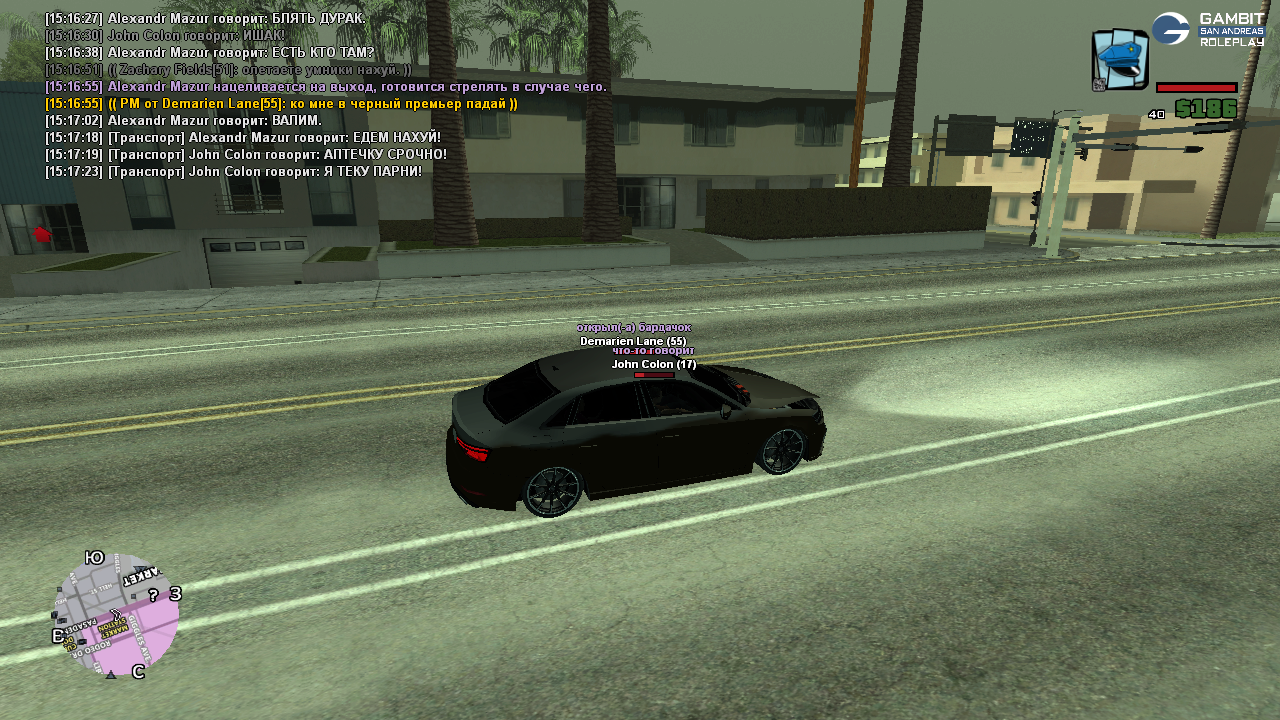The image size is (1280, 720).
Task: Click the circular radar minimap
Action: [x=116, y=616]
